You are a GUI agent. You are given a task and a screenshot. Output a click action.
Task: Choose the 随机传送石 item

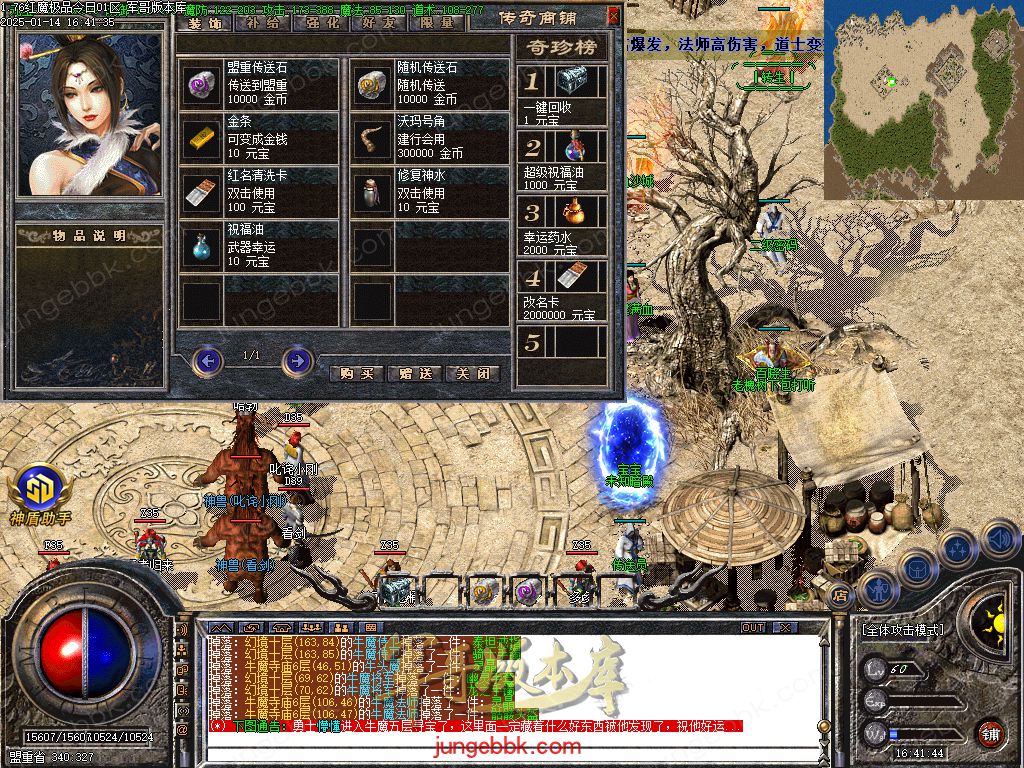pos(374,84)
